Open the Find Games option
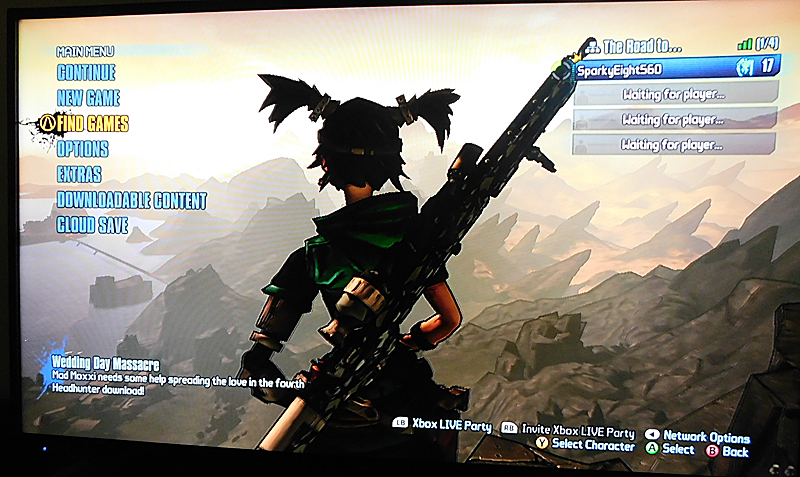 point(92,124)
